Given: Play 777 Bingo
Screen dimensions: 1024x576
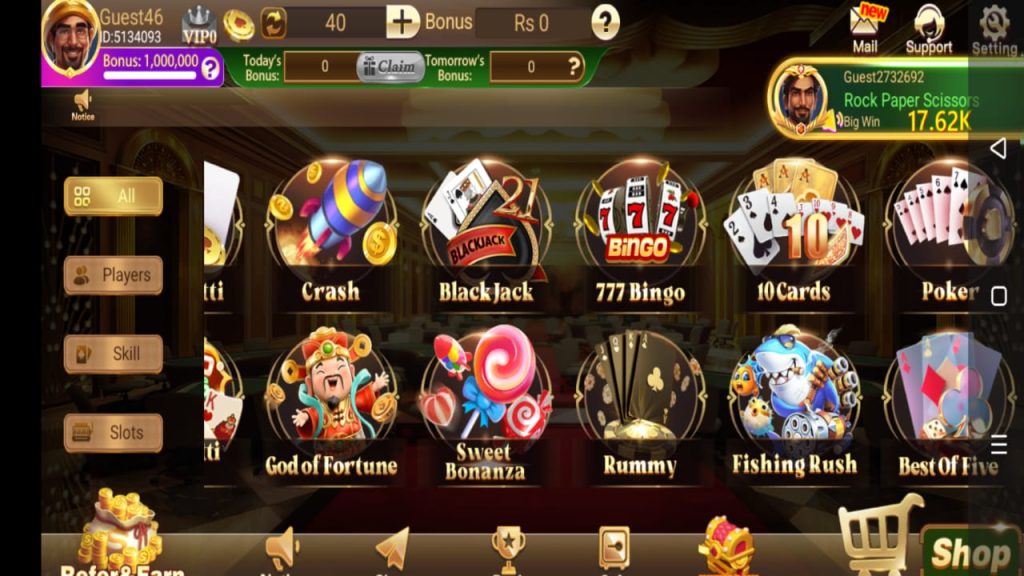Looking at the screenshot, I should pyautogui.click(x=640, y=232).
